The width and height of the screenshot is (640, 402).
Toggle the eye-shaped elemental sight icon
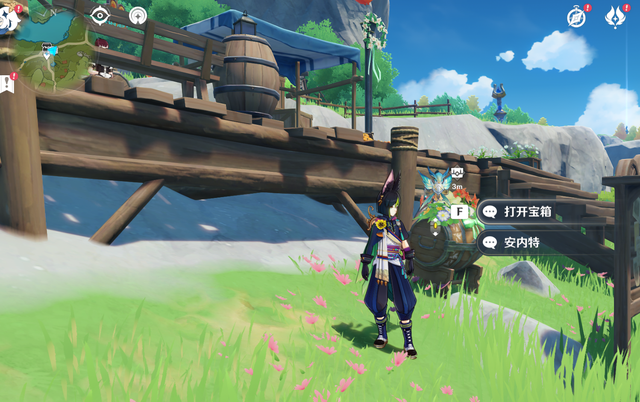click(x=100, y=15)
